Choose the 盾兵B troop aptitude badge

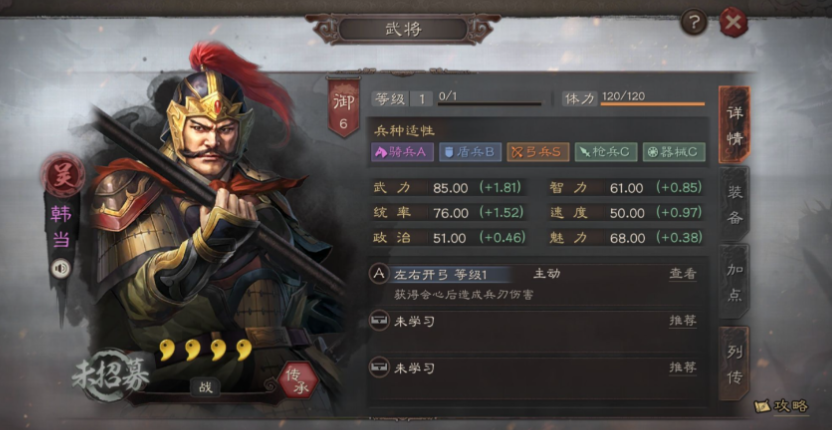[x=470, y=152]
